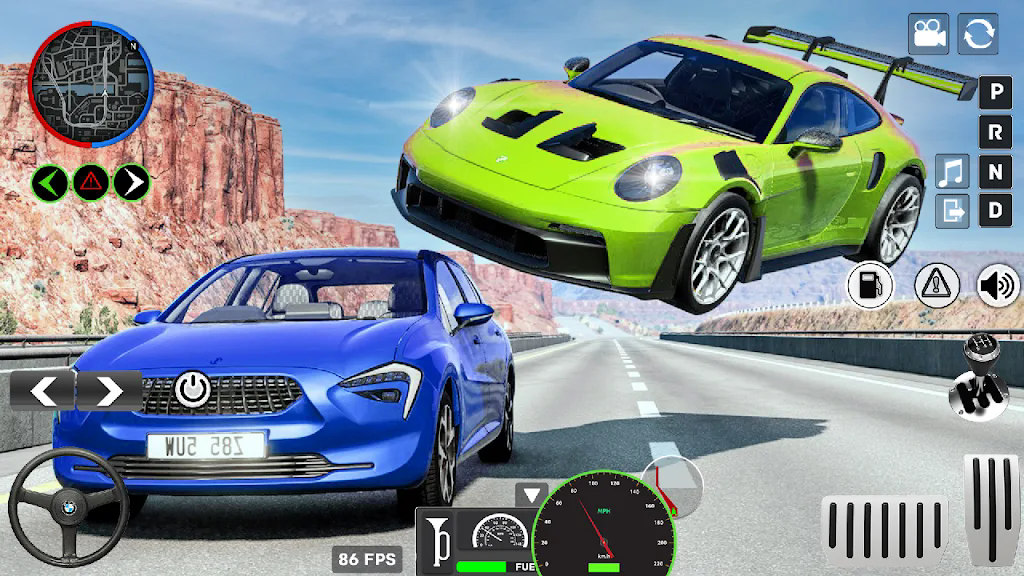Image resolution: width=1024 pixels, height=576 pixels.
Task: Put the car in Drive D
Action: click(994, 211)
